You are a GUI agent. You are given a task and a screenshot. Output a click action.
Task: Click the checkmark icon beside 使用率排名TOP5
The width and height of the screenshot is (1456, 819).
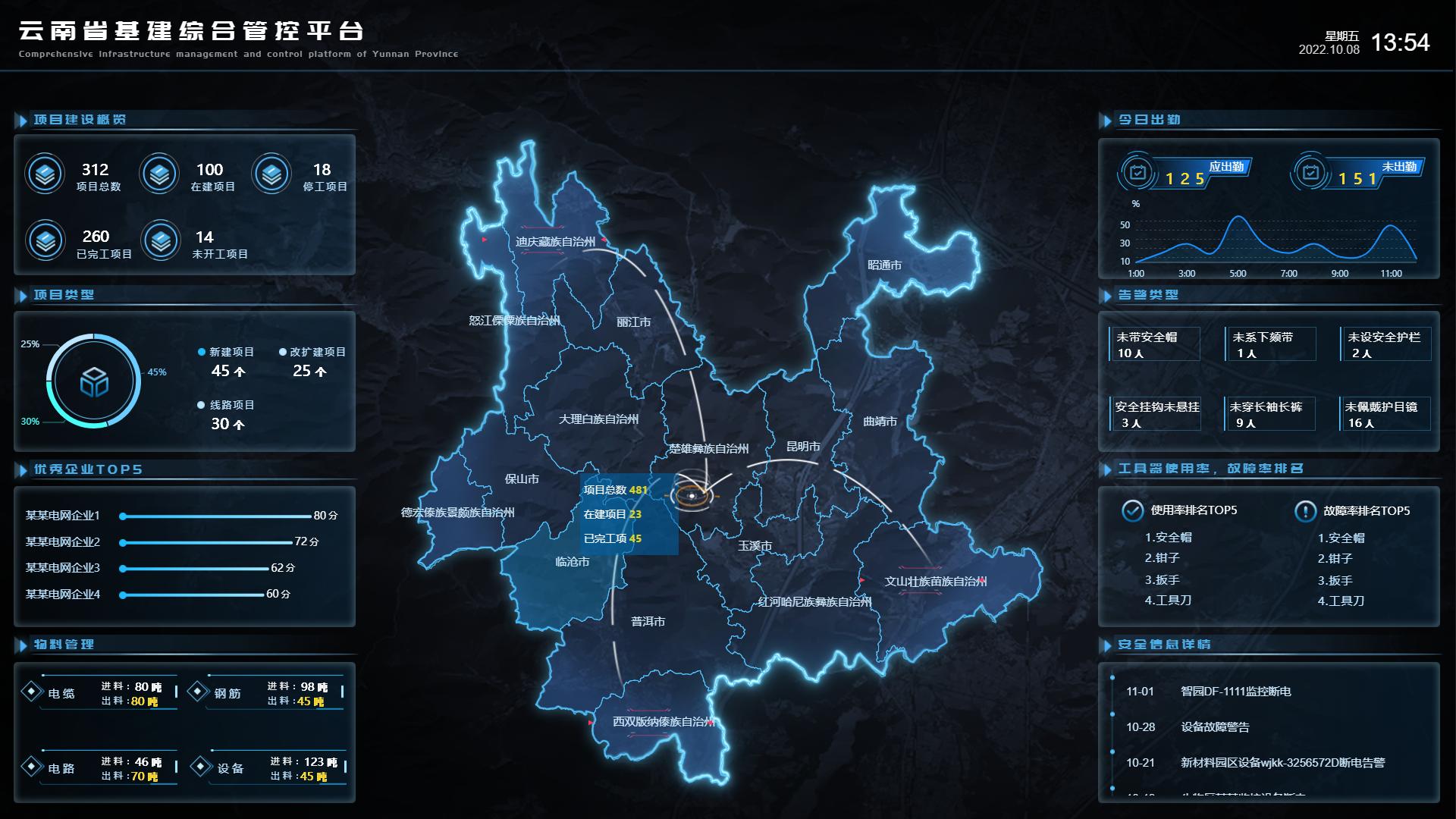[x=1131, y=511]
